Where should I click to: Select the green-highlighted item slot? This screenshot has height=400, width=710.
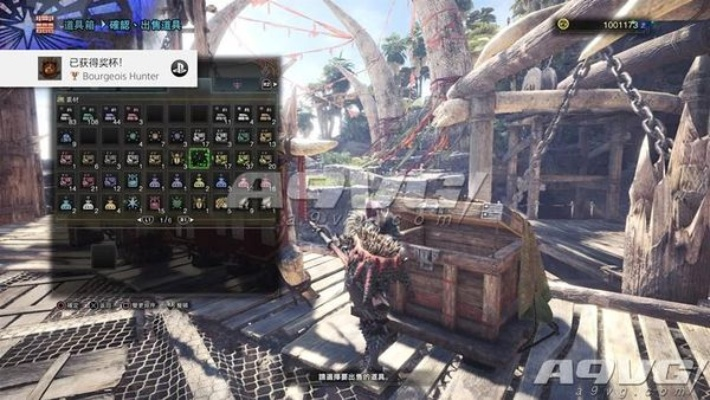200,158
